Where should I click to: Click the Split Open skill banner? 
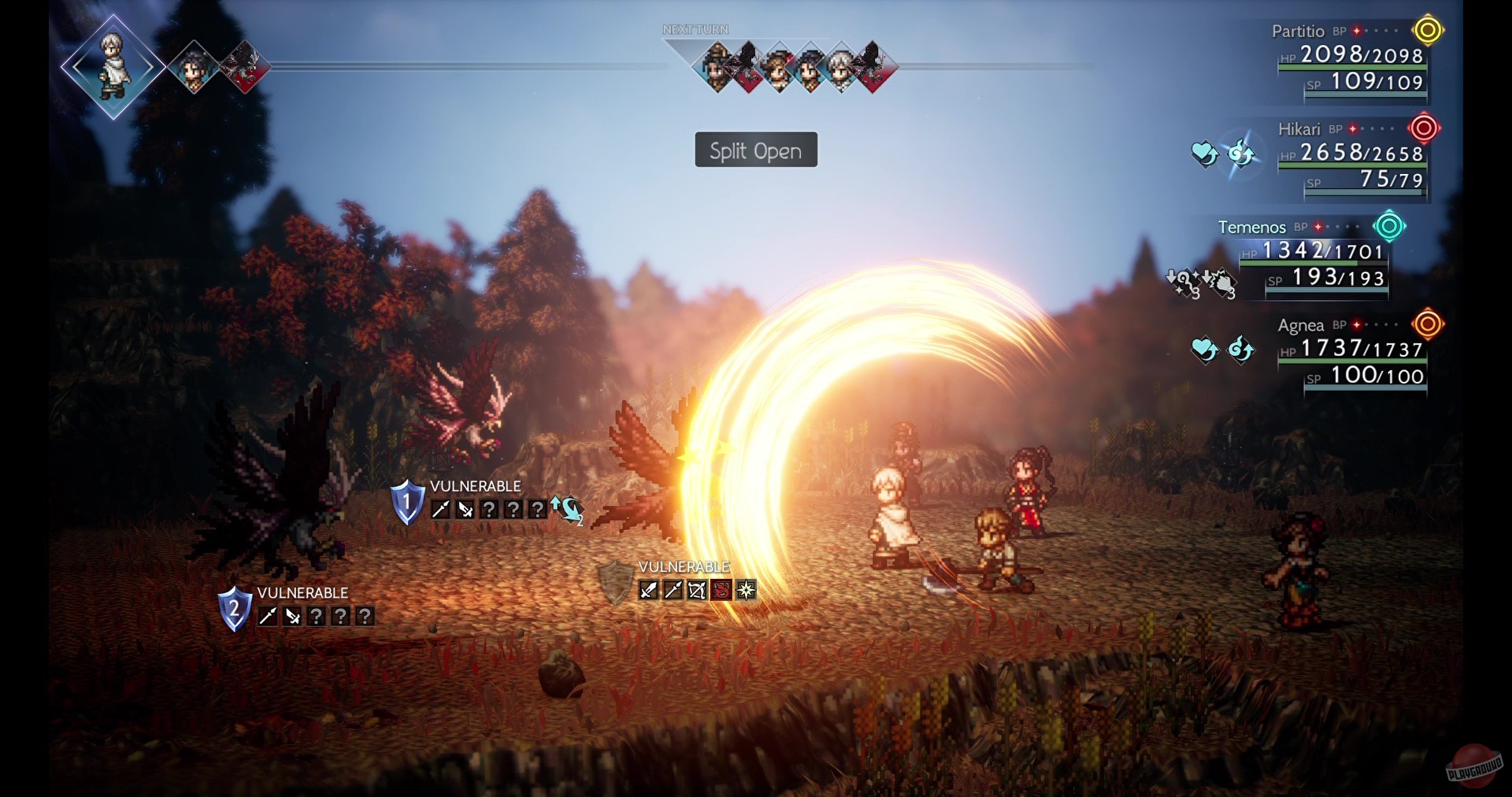755,150
